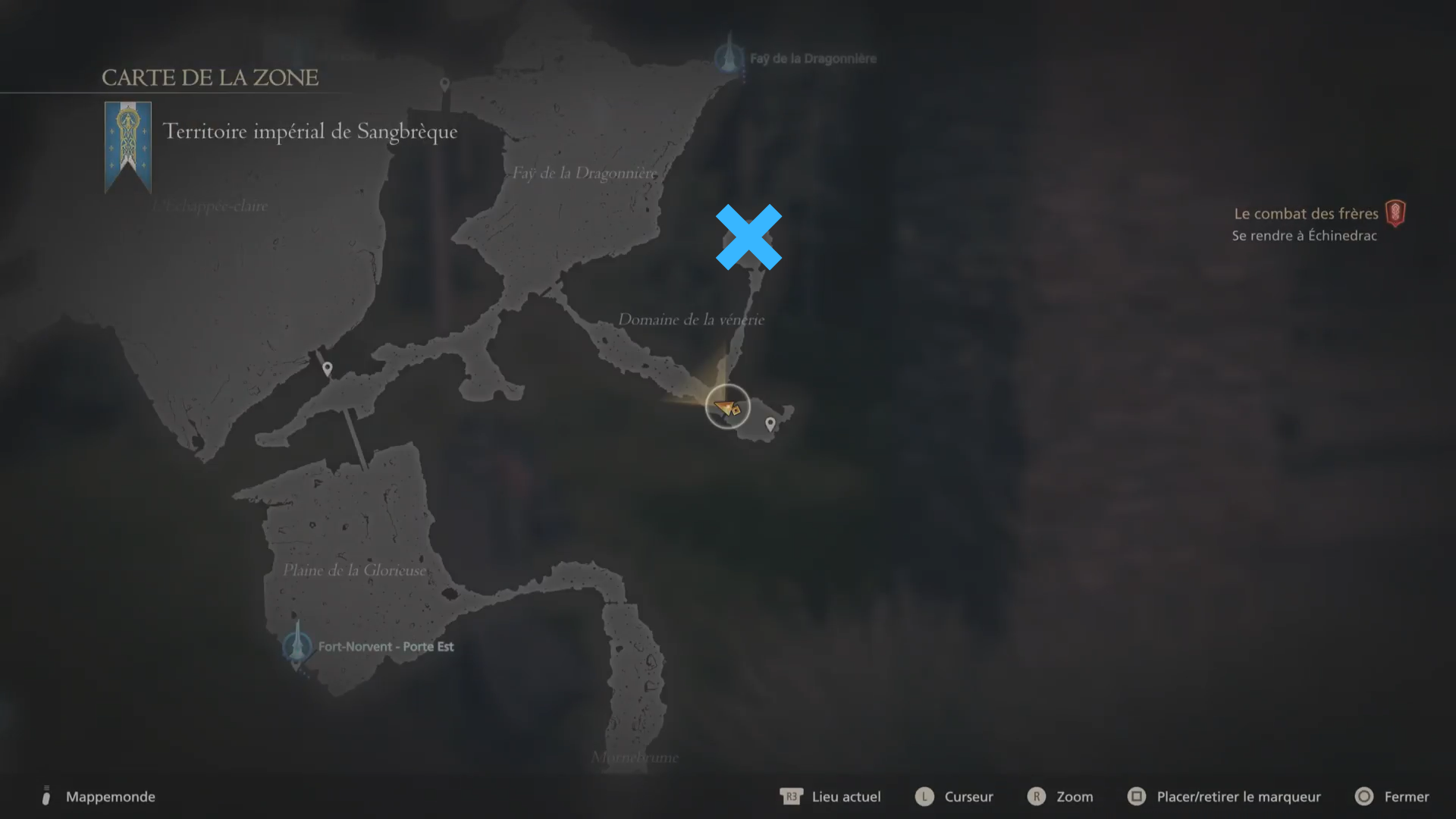
Task: Click the Carte de la Zone title
Action: point(209,76)
